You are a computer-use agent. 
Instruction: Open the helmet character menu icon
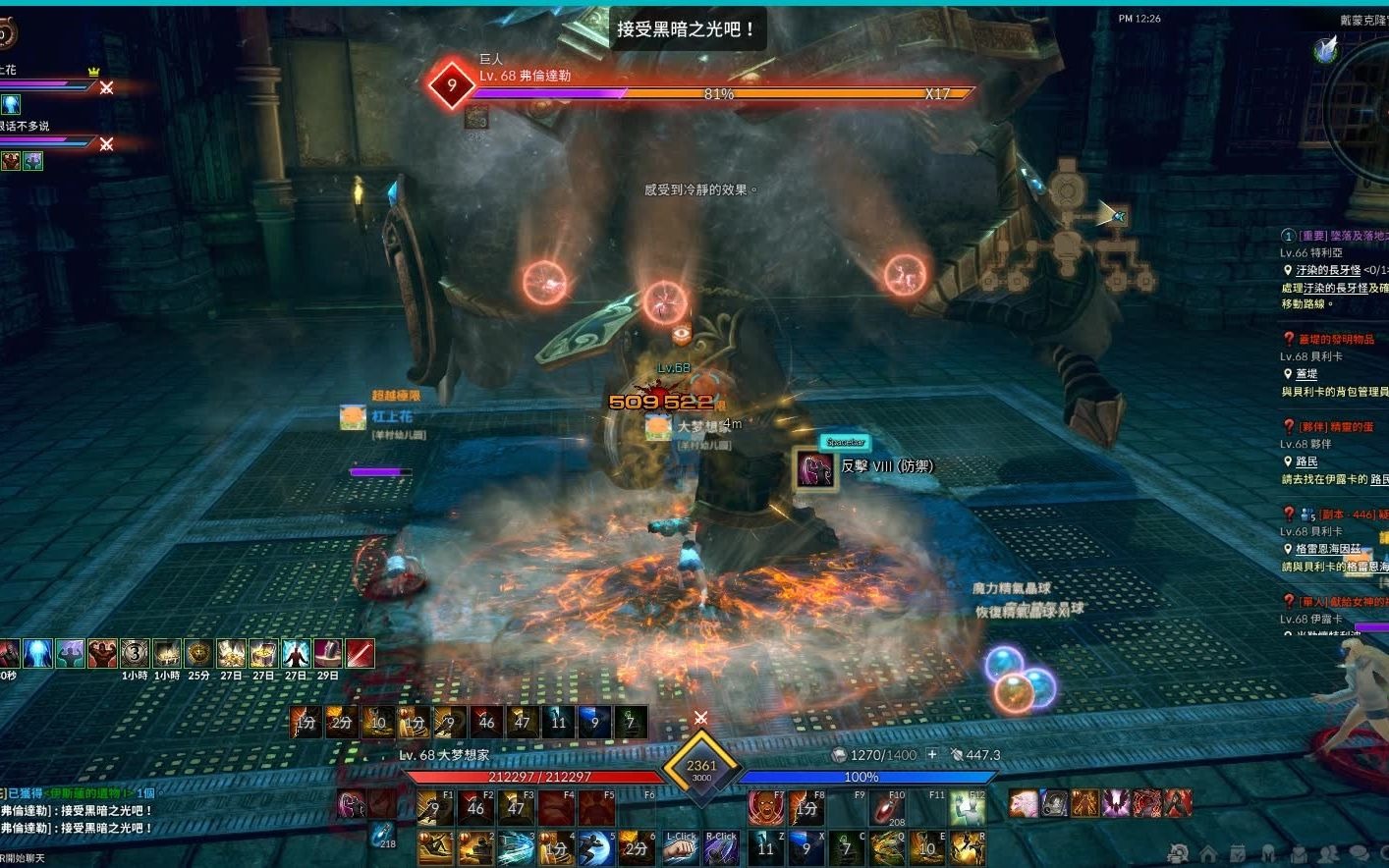(1268, 853)
